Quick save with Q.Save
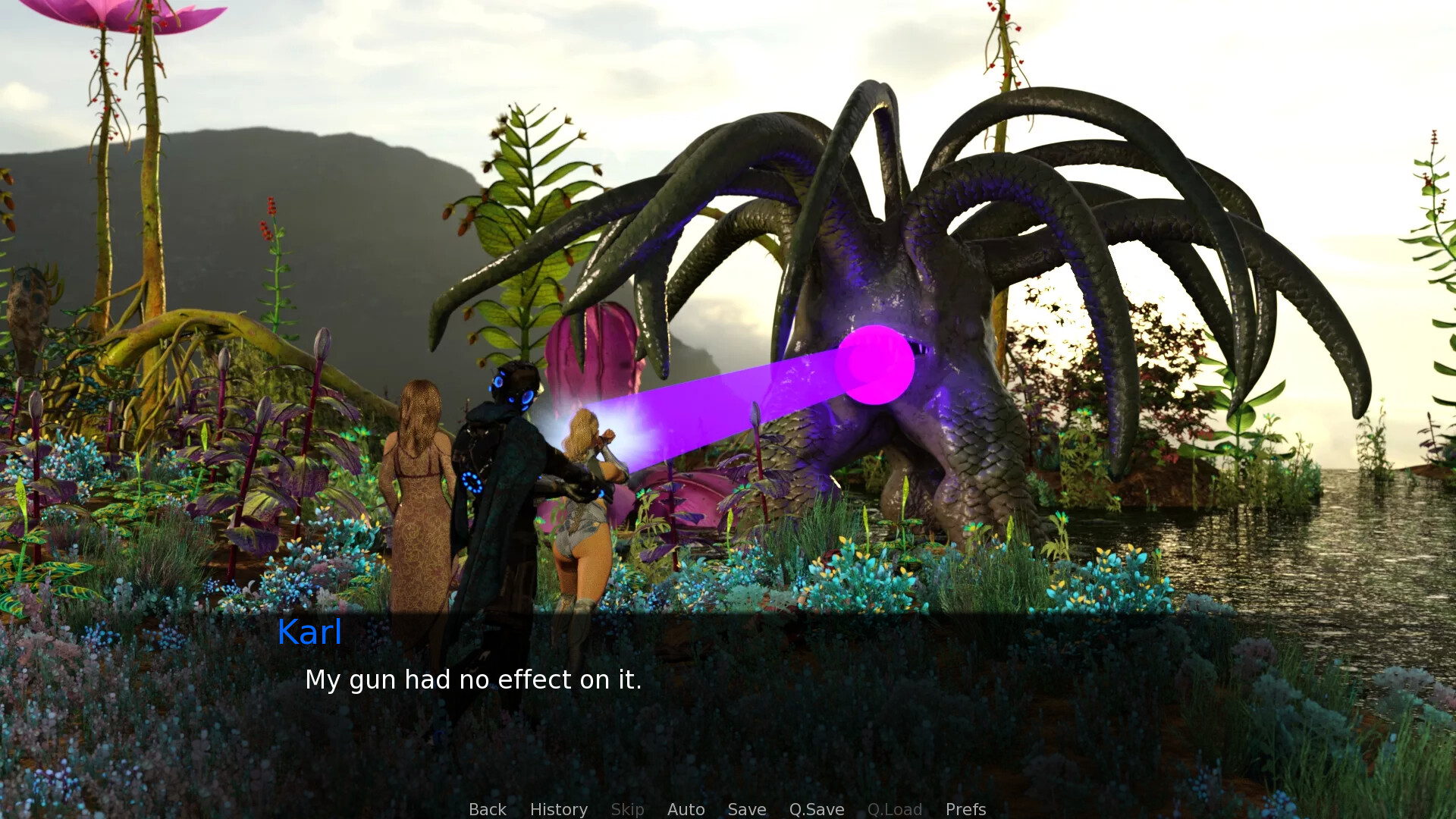This screenshot has height=819, width=1456. (x=816, y=809)
